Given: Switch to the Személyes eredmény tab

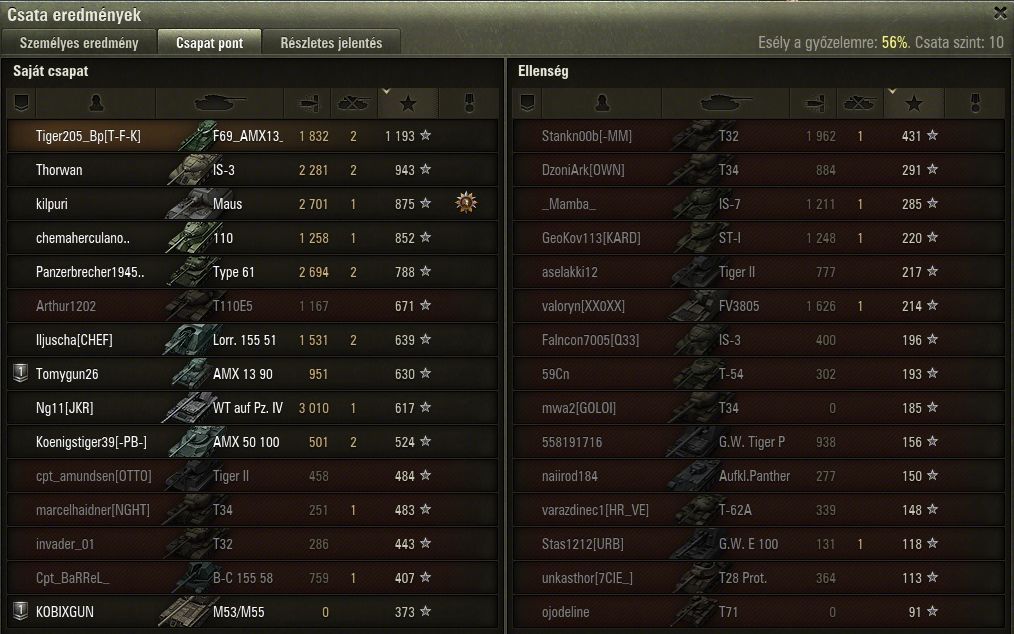Looking at the screenshot, I should pyautogui.click(x=80, y=43).
